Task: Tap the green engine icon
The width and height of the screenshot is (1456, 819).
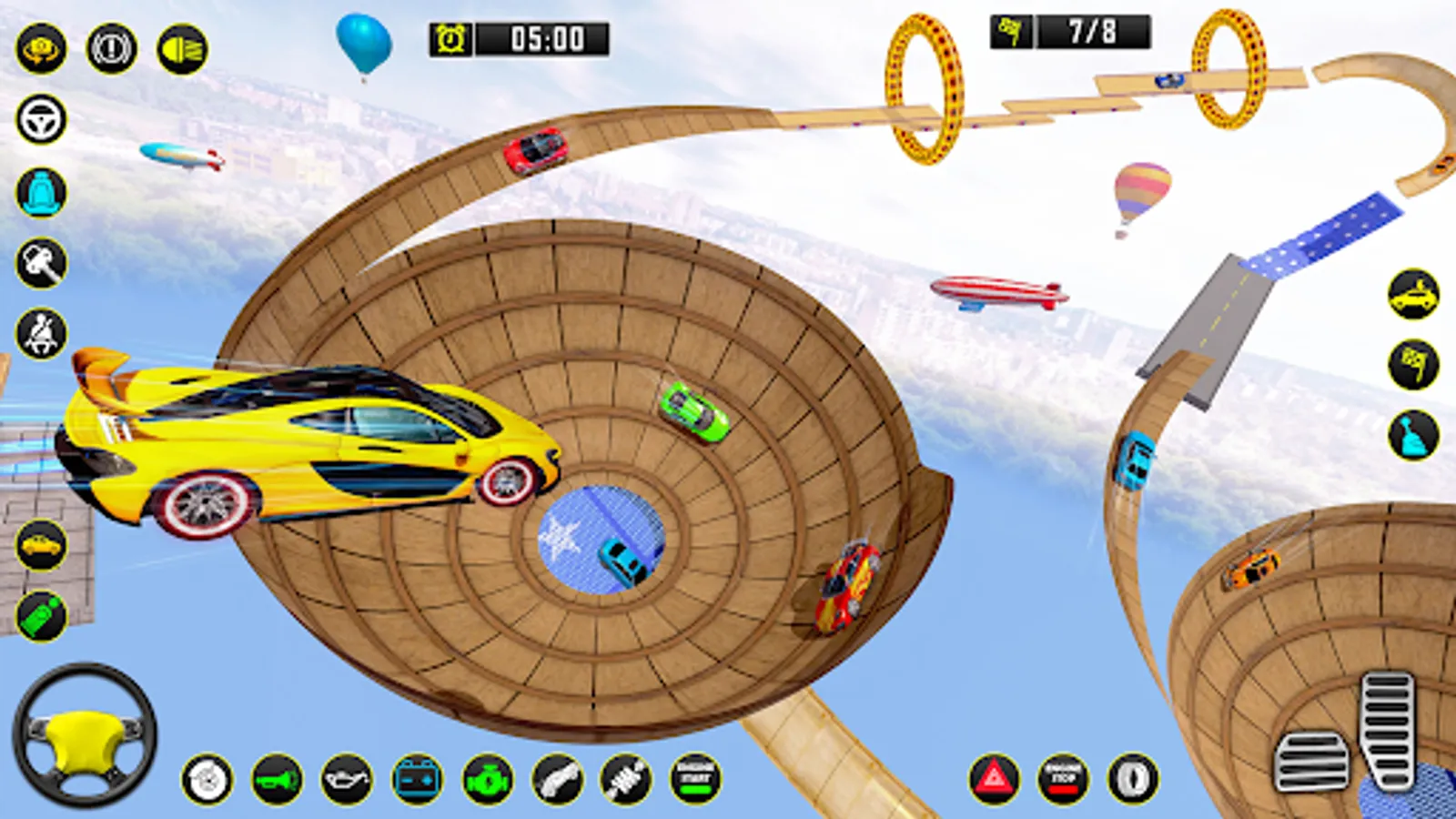Action: pyautogui.click(x=488, y=780)
